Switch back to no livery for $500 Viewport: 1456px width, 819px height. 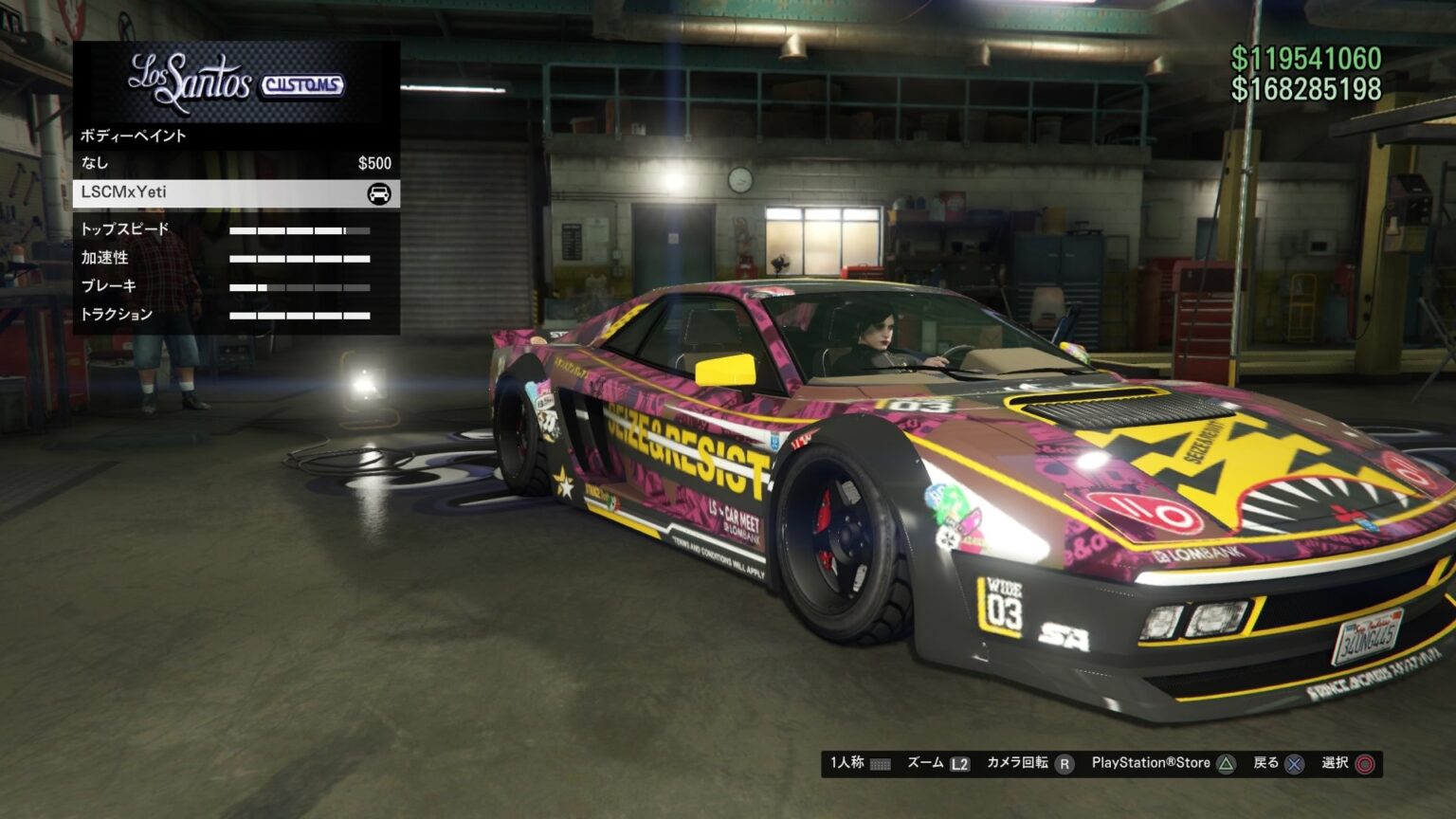[237, 163]
